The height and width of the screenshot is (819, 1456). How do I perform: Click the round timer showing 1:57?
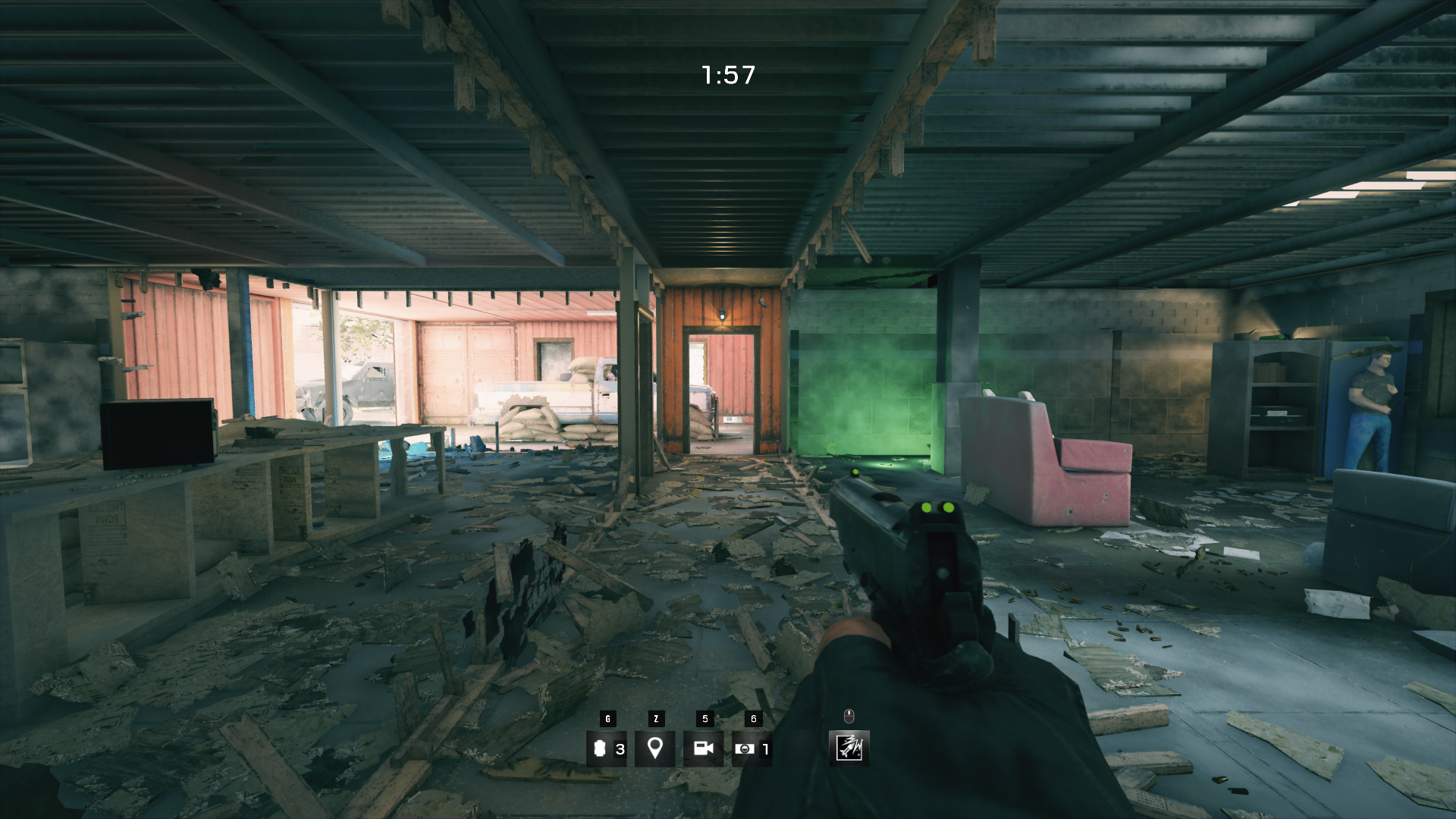point(726,74)
